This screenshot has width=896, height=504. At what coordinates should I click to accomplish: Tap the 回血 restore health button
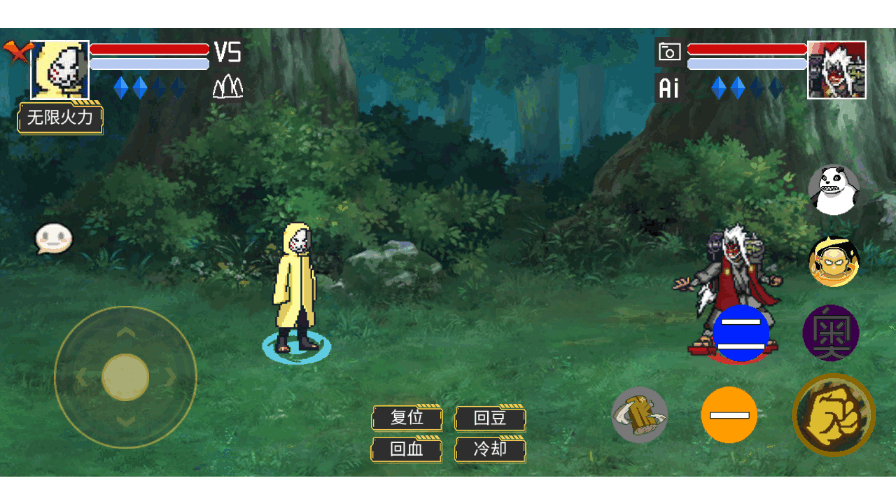[407, 449]
